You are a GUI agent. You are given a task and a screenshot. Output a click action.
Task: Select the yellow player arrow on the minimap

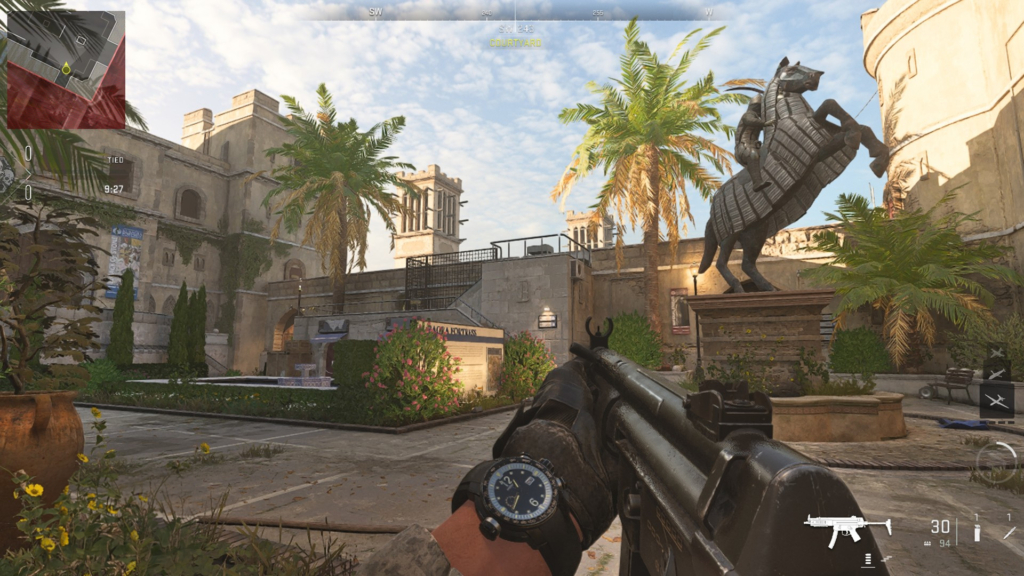click(66, 69)
